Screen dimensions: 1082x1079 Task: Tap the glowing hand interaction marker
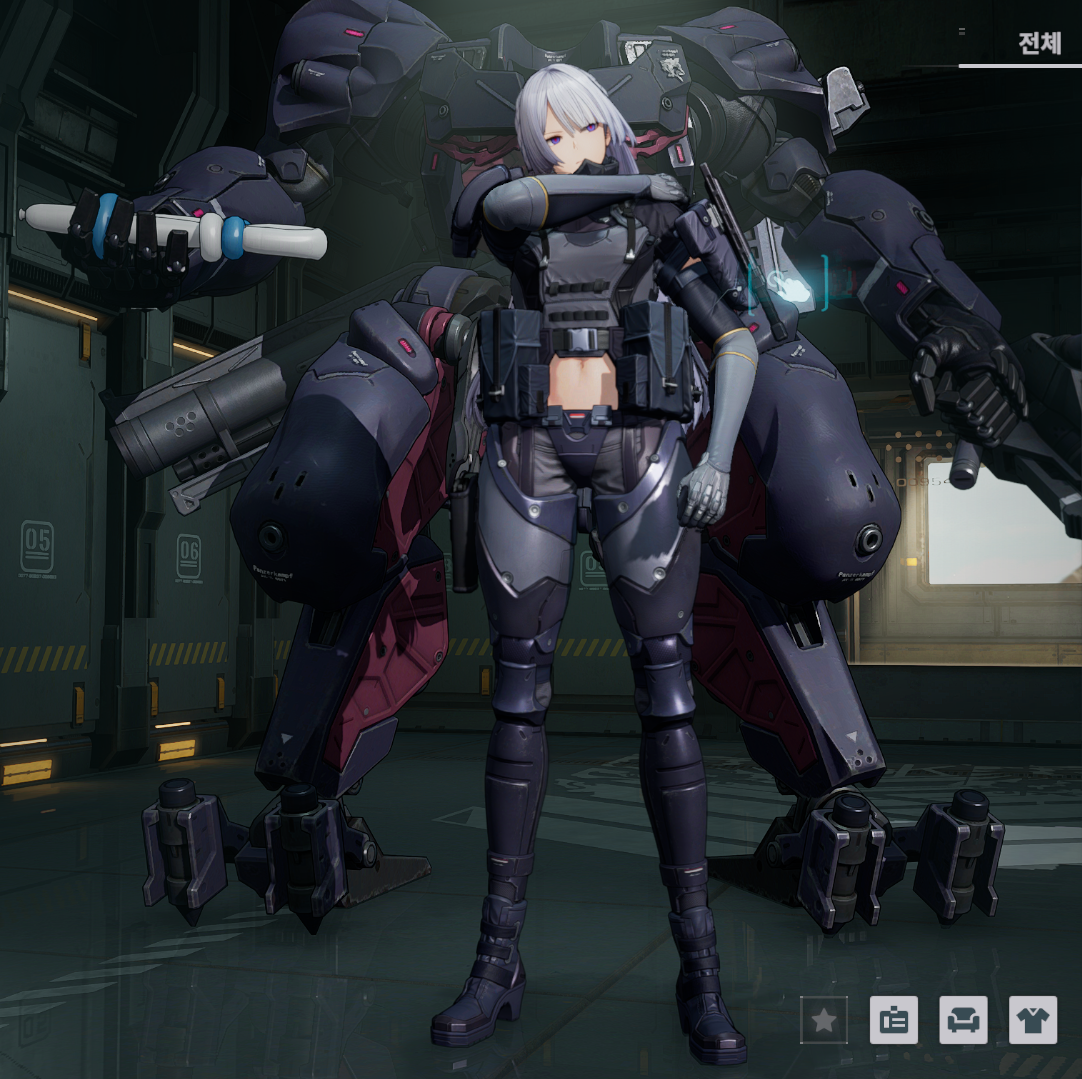tap(790, 284)
